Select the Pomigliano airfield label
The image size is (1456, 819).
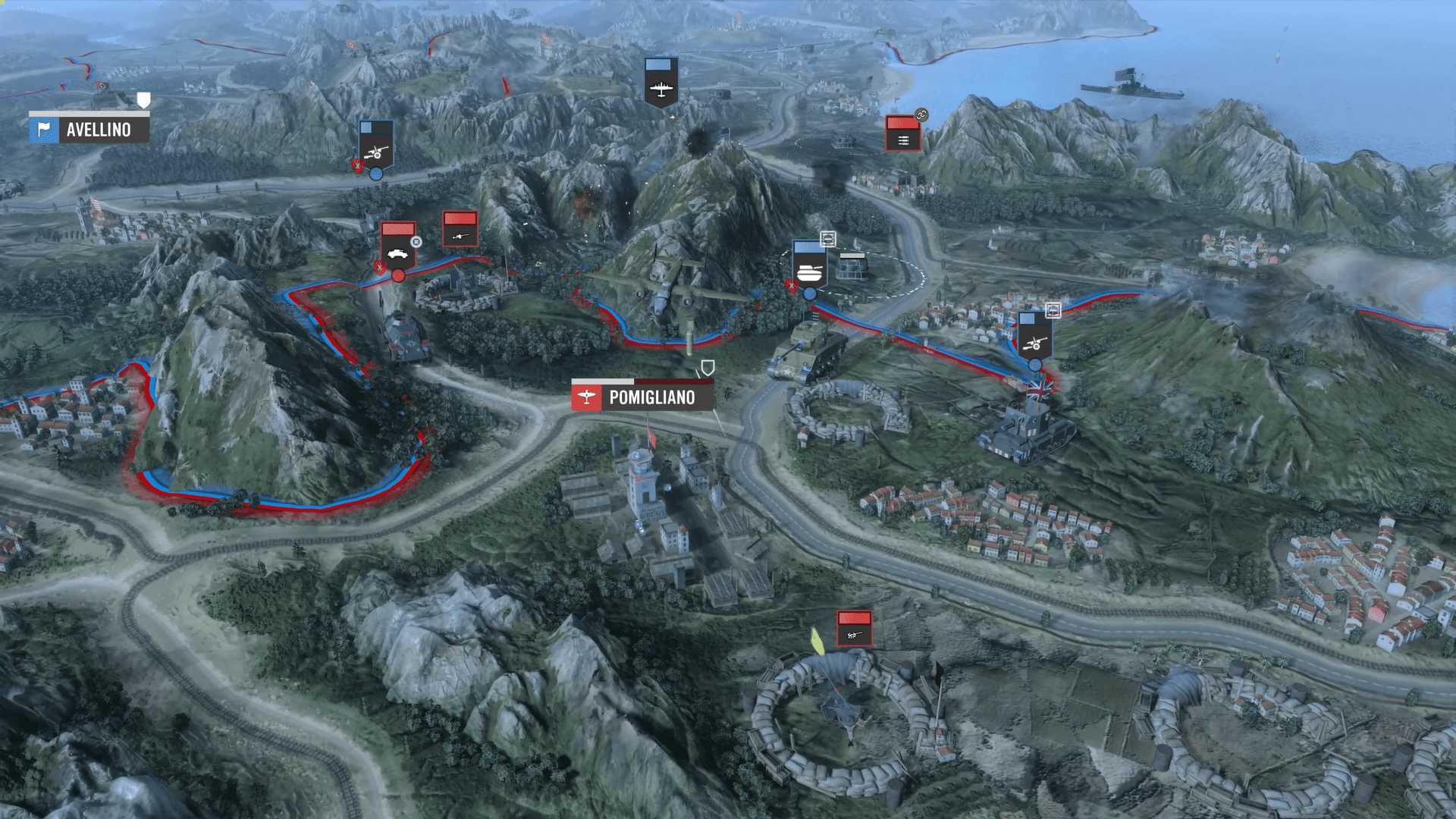[x=642, y=397]
